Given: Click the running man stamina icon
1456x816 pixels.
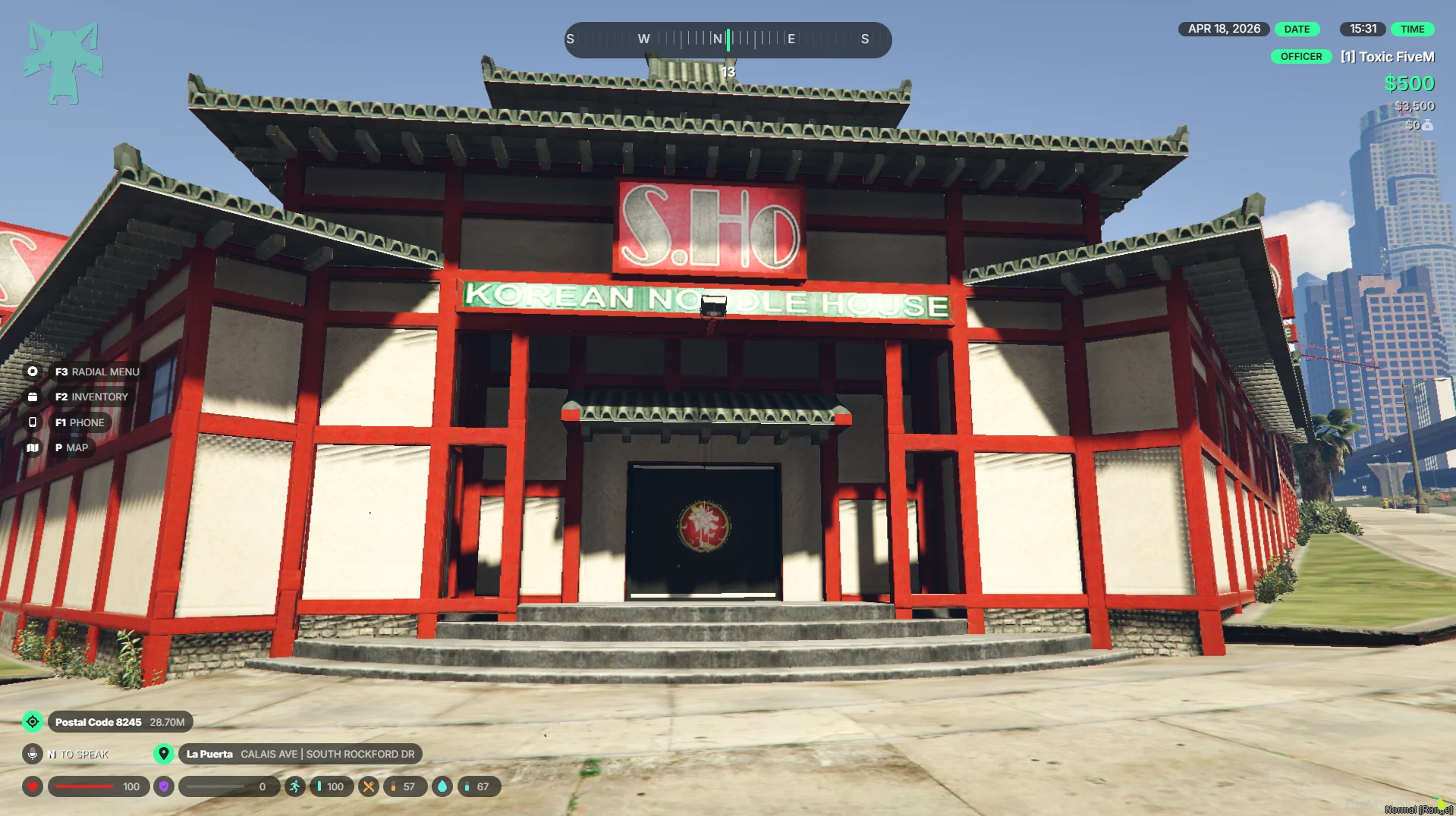Looking at the screenshot, I should [x=295, y=786].
